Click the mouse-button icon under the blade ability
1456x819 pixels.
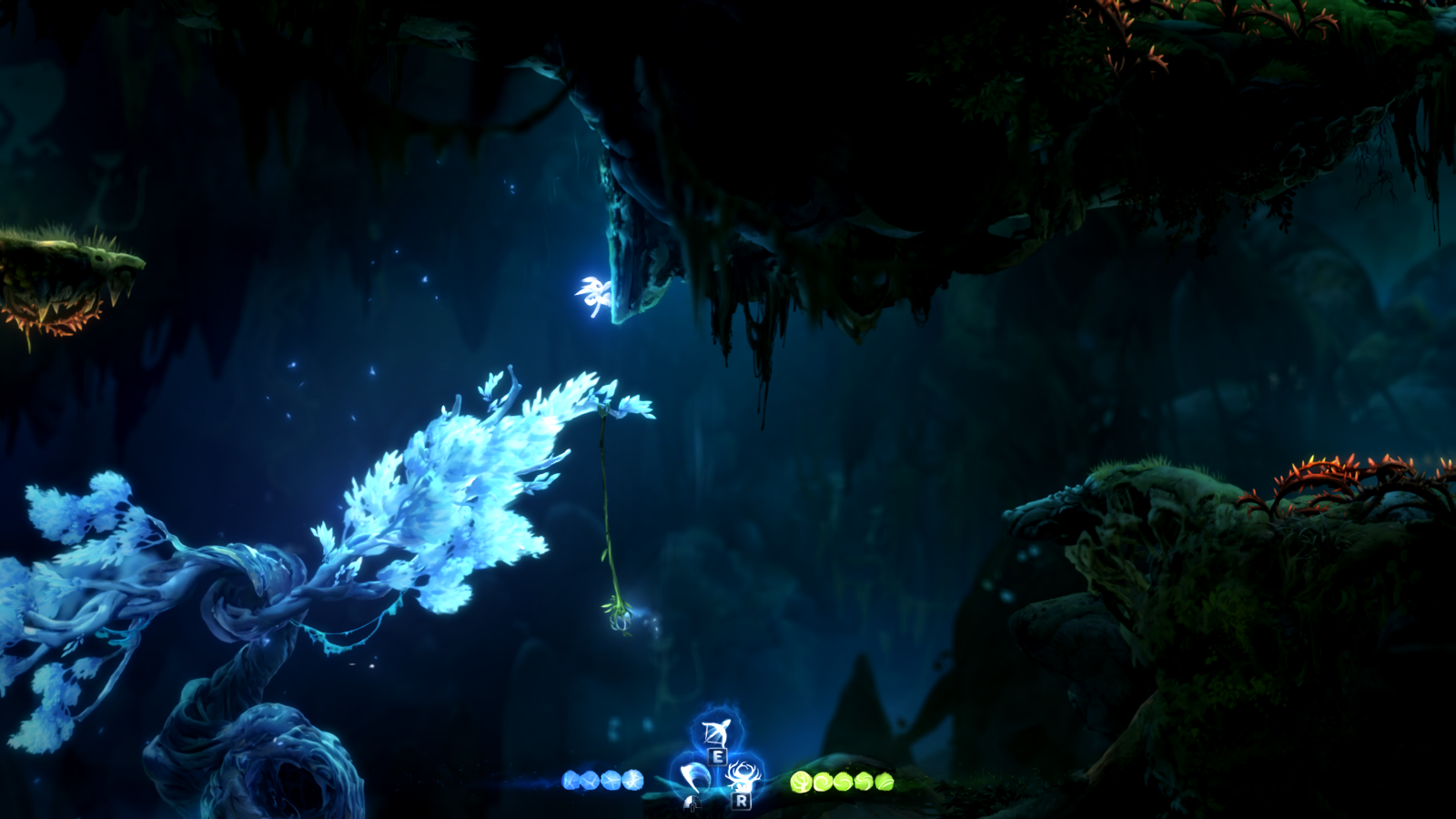coord(693,804)
